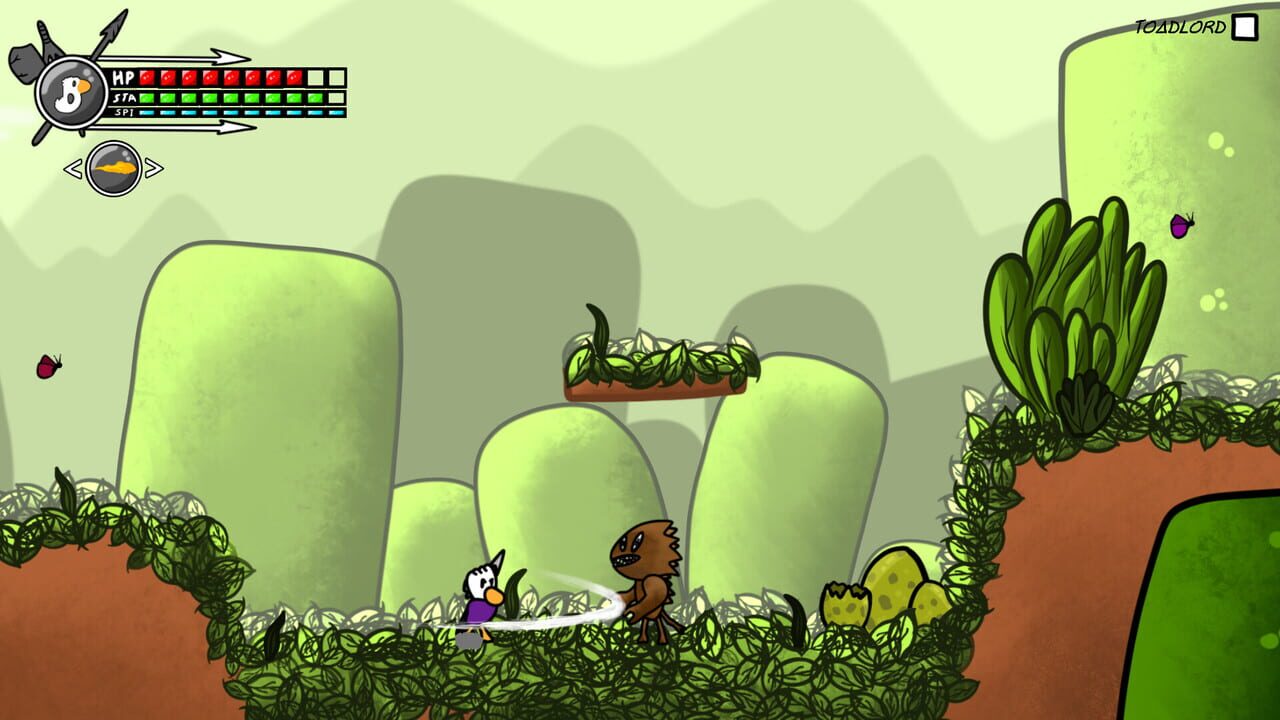Click the HP label on the health bar

[x=125, y=77]
